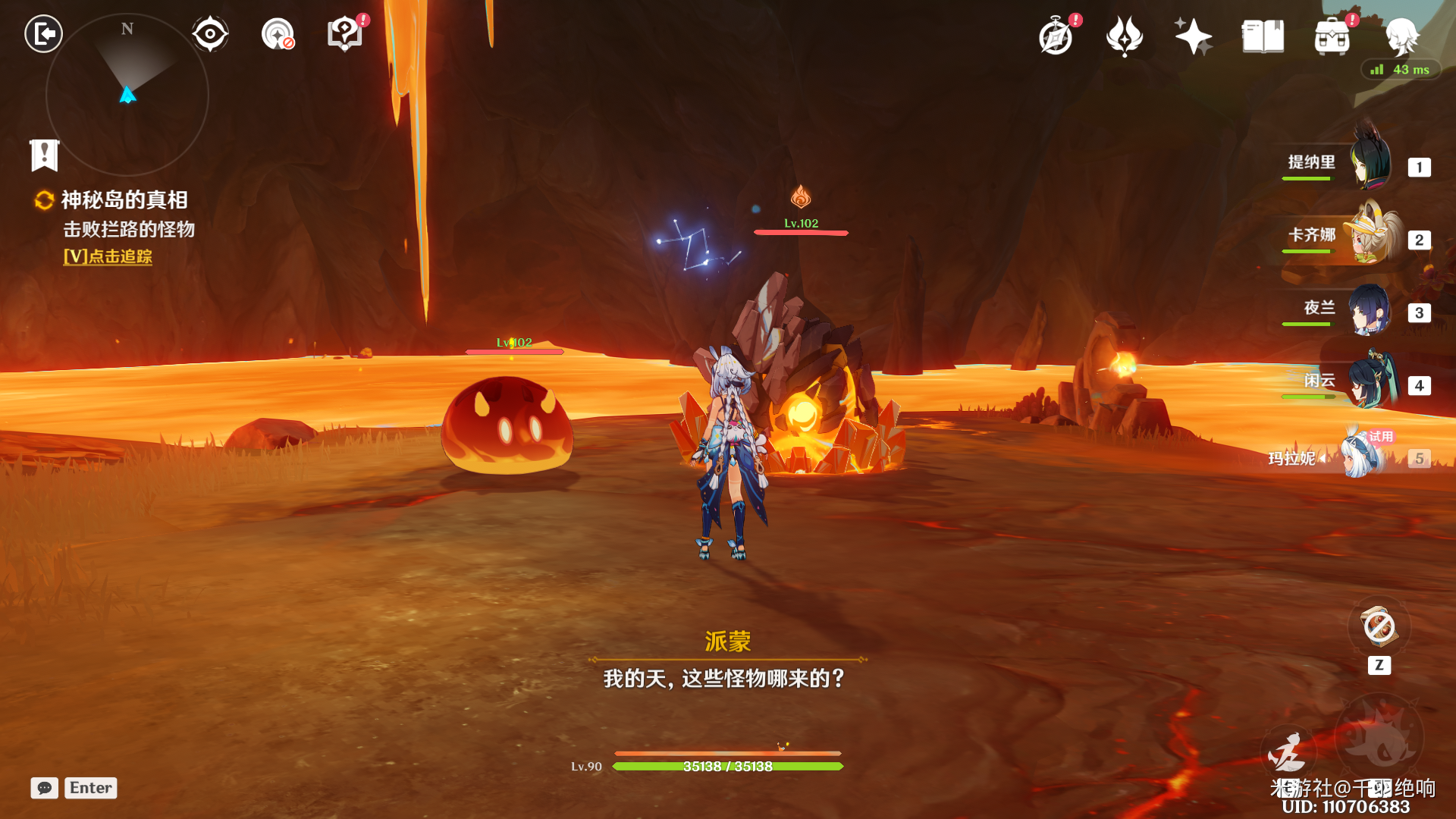Click the exit door icon
This screenshot has width=1456, height=819.
click(43, 34)
